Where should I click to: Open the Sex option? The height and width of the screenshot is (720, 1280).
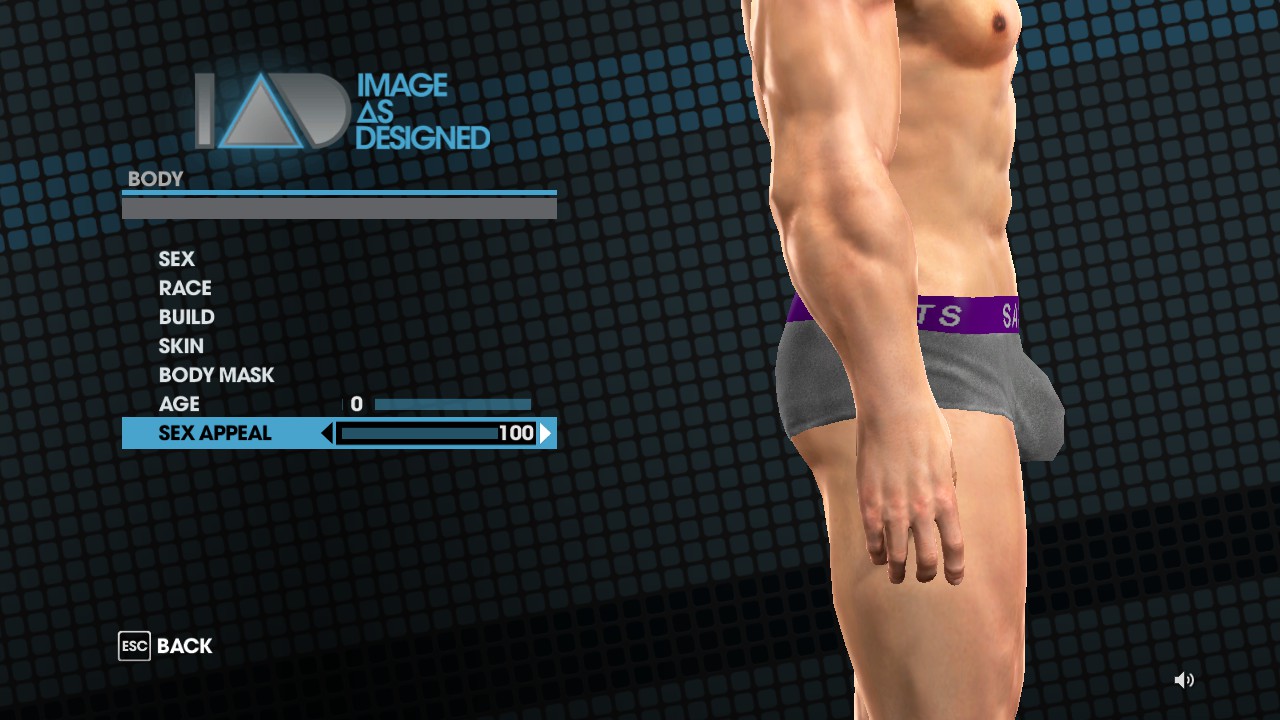177,259
